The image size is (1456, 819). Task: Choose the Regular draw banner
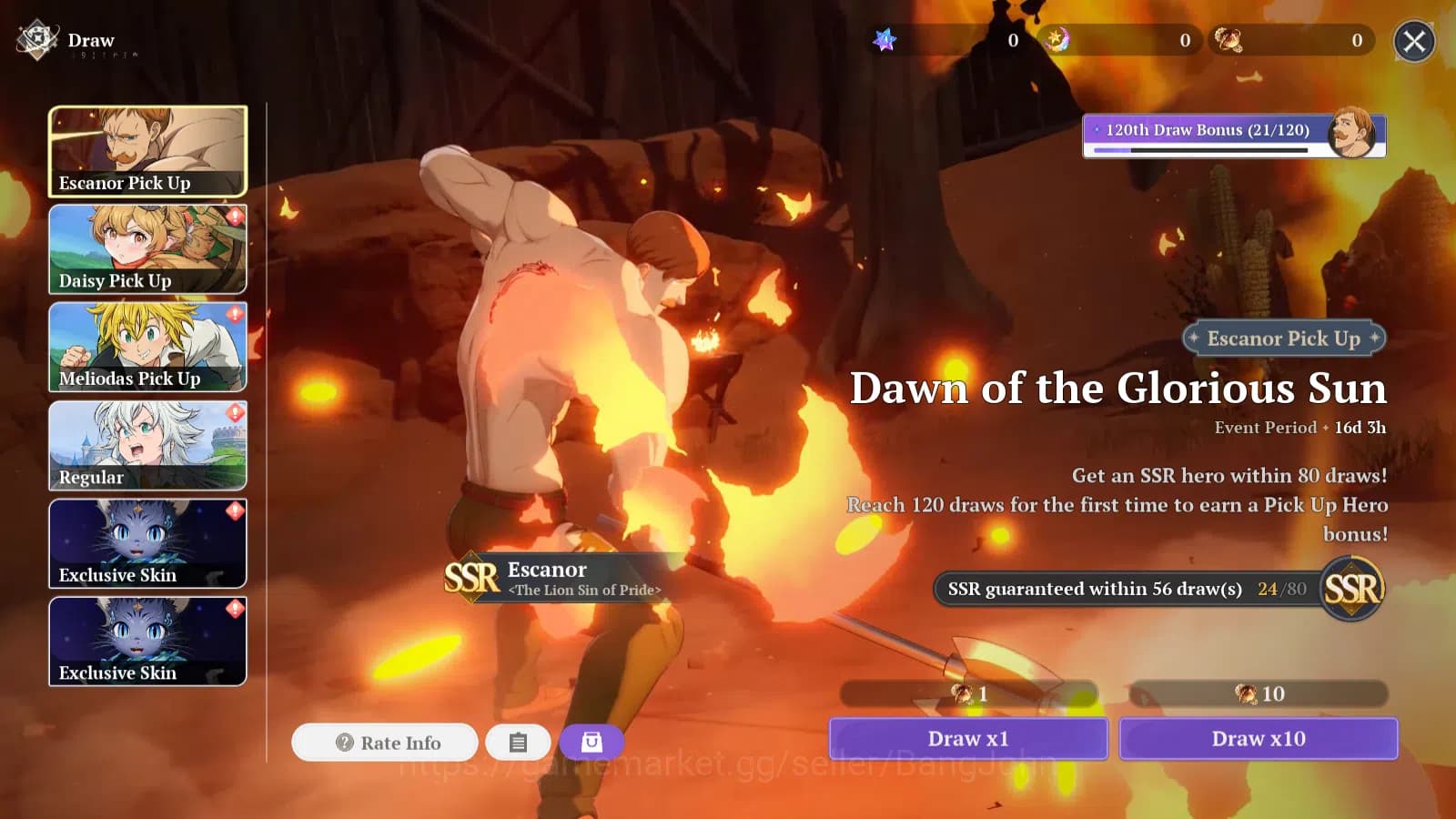click(x=147, y=446)
